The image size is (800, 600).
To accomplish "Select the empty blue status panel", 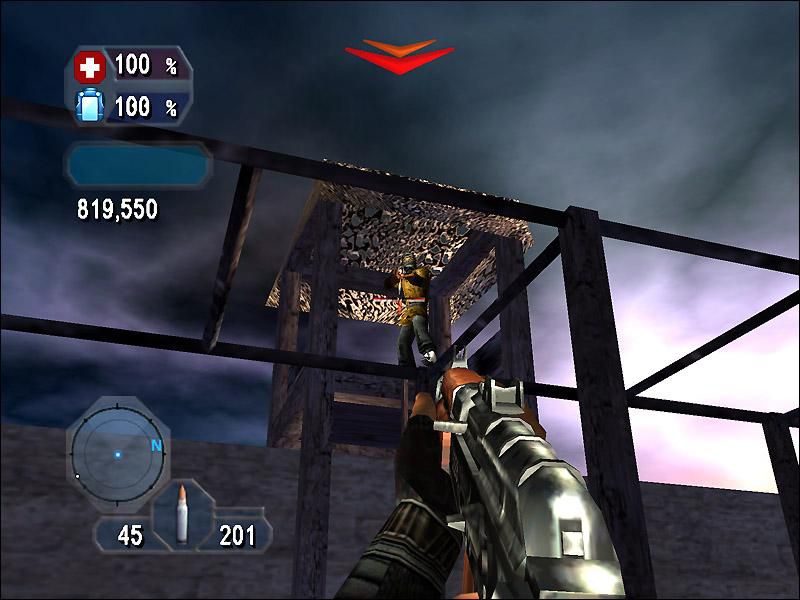I will (138, 165).
